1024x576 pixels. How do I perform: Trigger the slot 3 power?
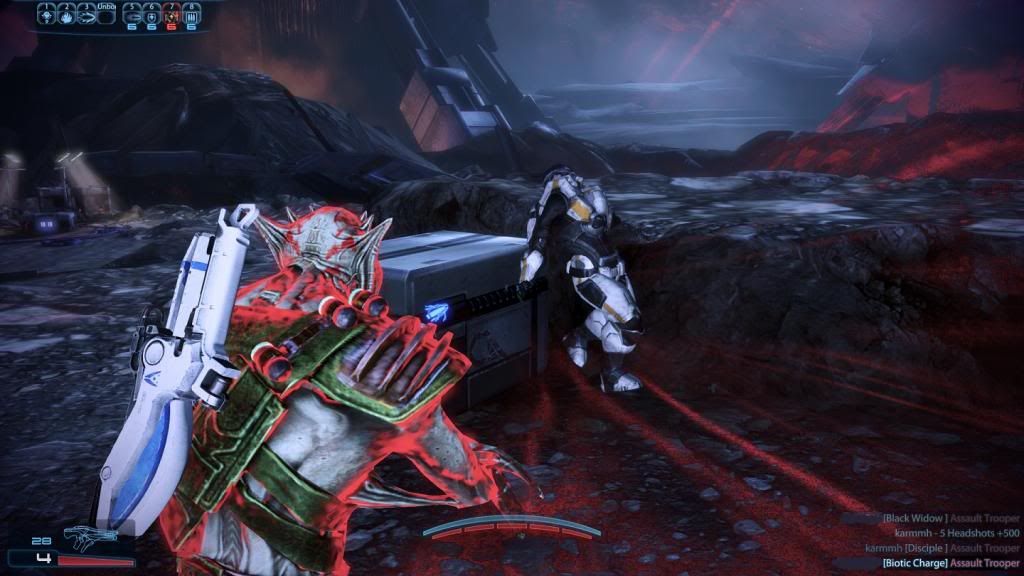click(86, 15)
